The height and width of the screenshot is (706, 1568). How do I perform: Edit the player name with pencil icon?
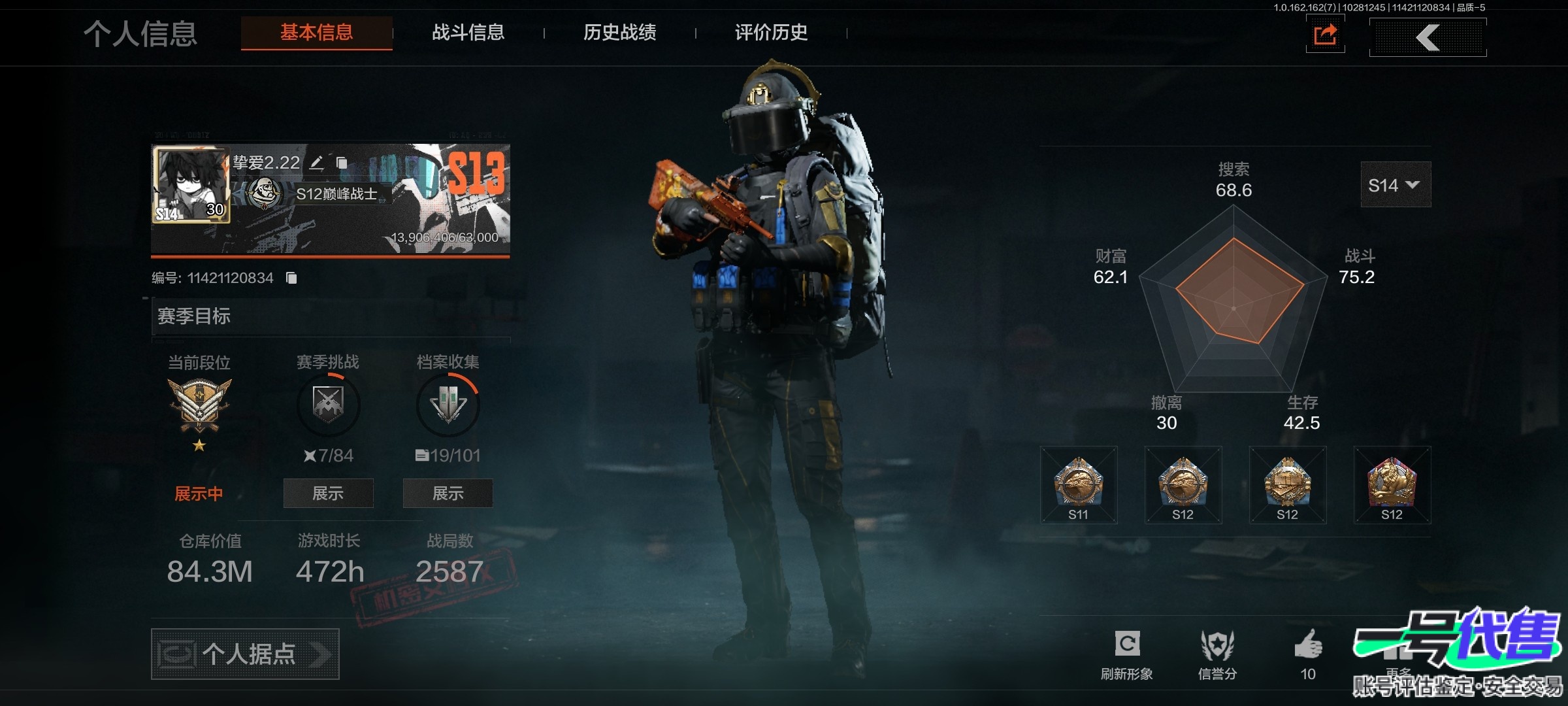tap(317, 163)
